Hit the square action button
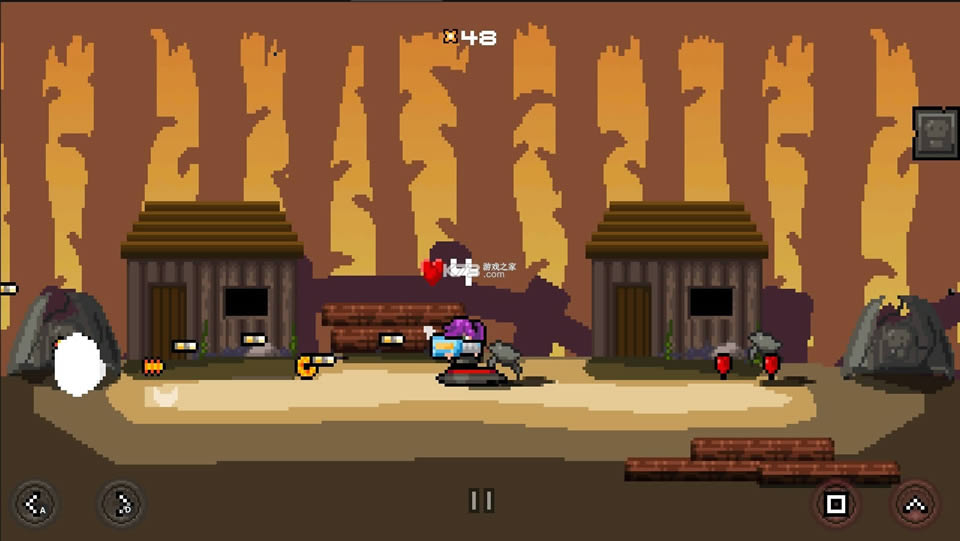The width and height of the screenshot is (960, 541). 836,503
